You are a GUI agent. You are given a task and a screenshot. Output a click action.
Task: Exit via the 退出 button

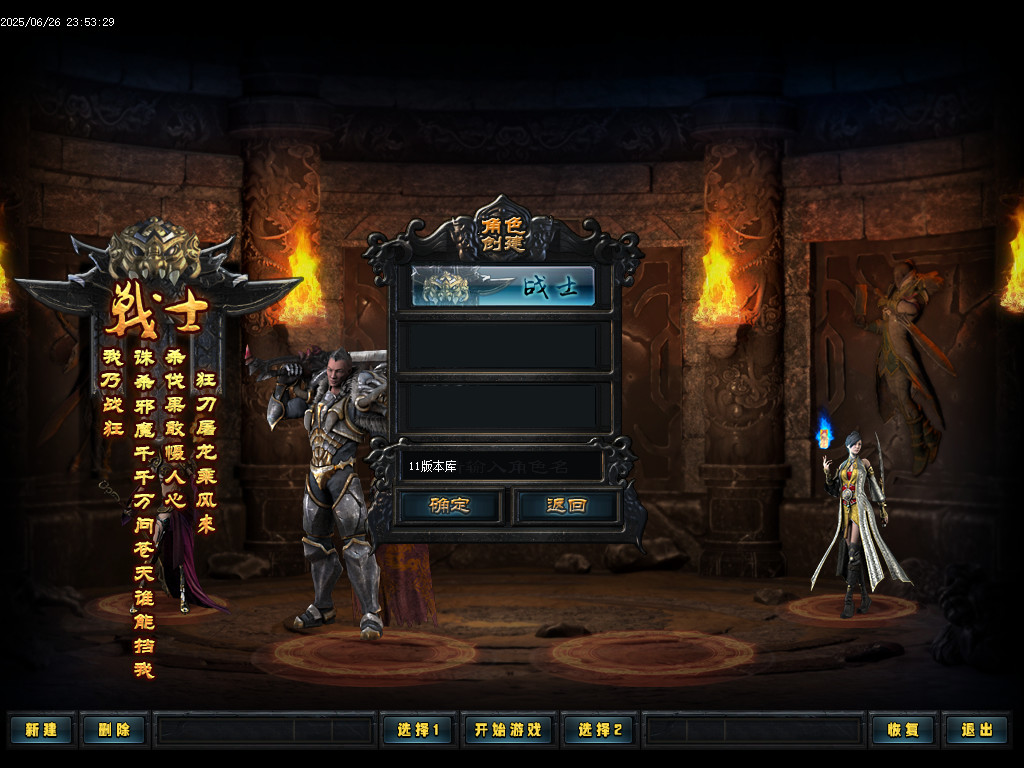(976, 730)
